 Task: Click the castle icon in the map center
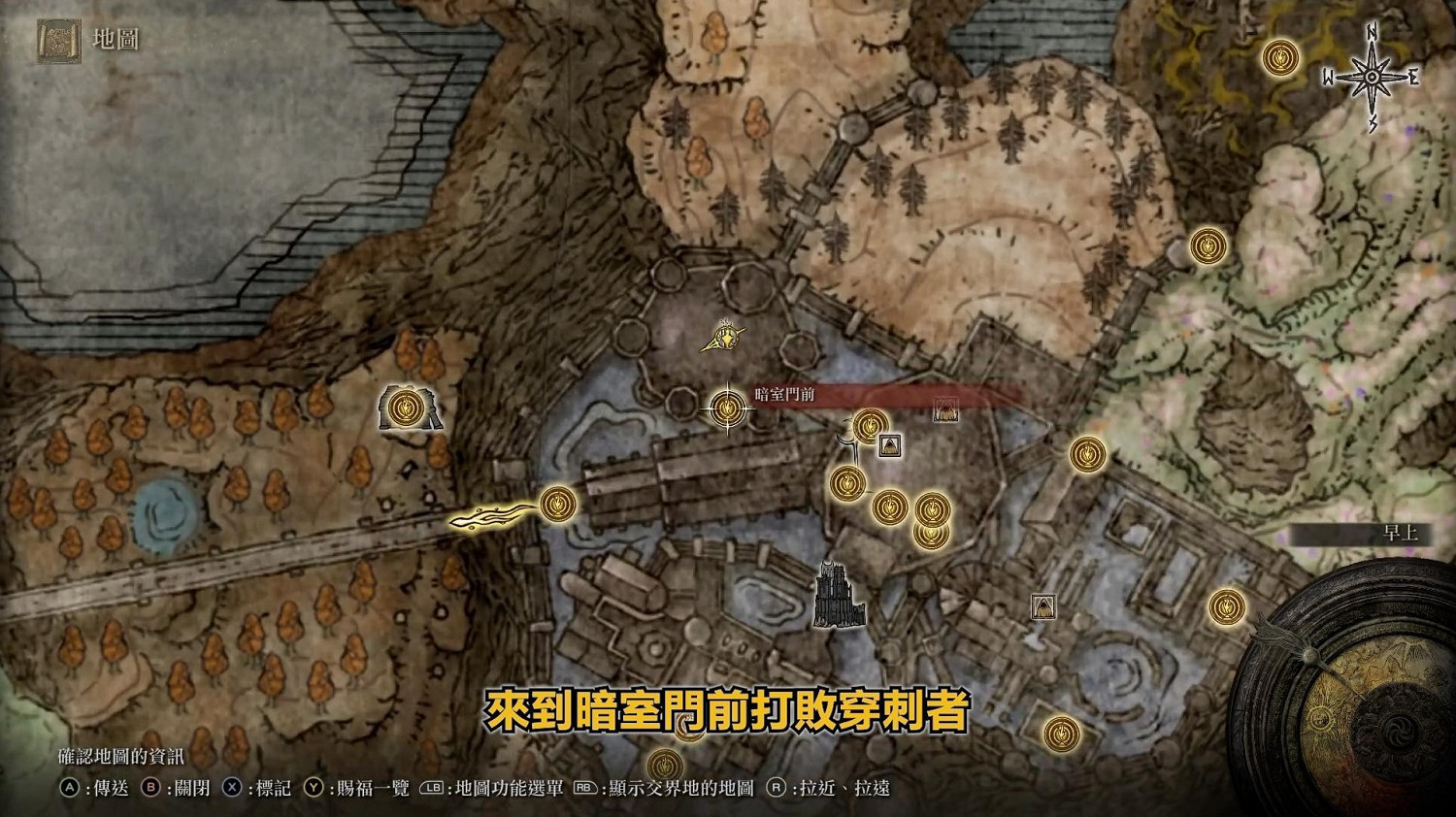[x=837, y=596]
